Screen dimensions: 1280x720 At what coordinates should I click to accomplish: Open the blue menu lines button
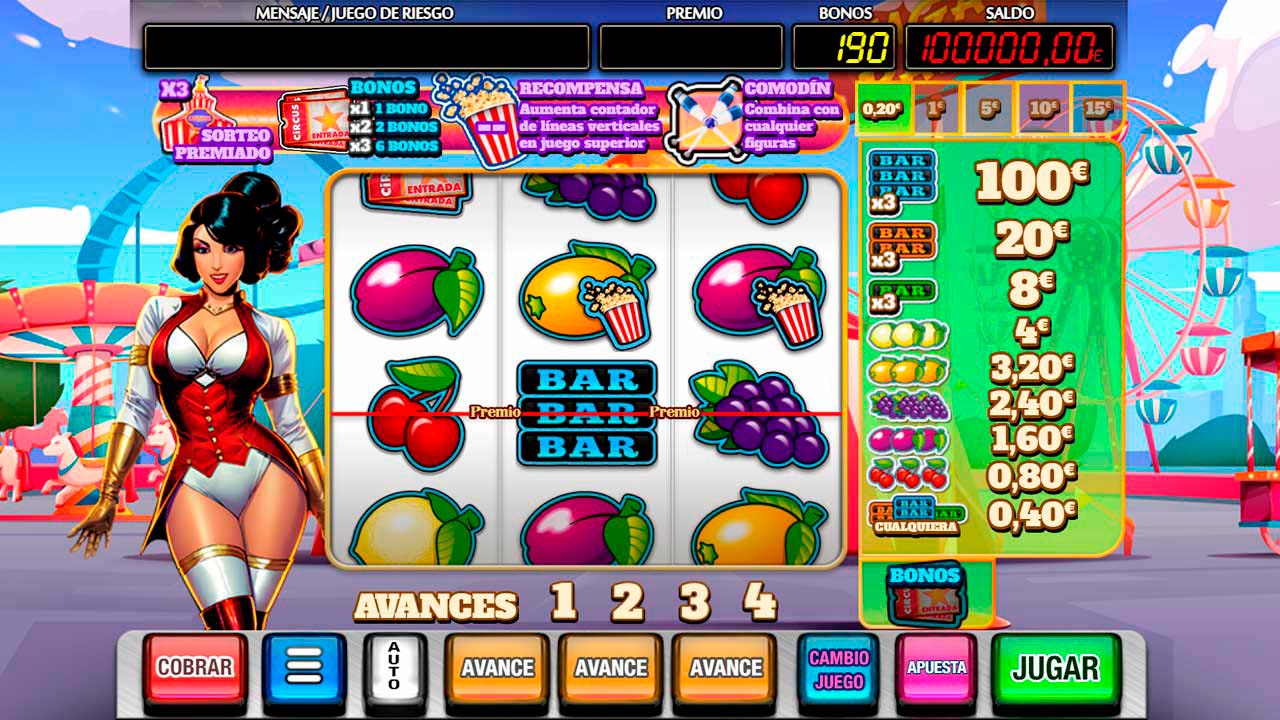(x=304, y=667)
